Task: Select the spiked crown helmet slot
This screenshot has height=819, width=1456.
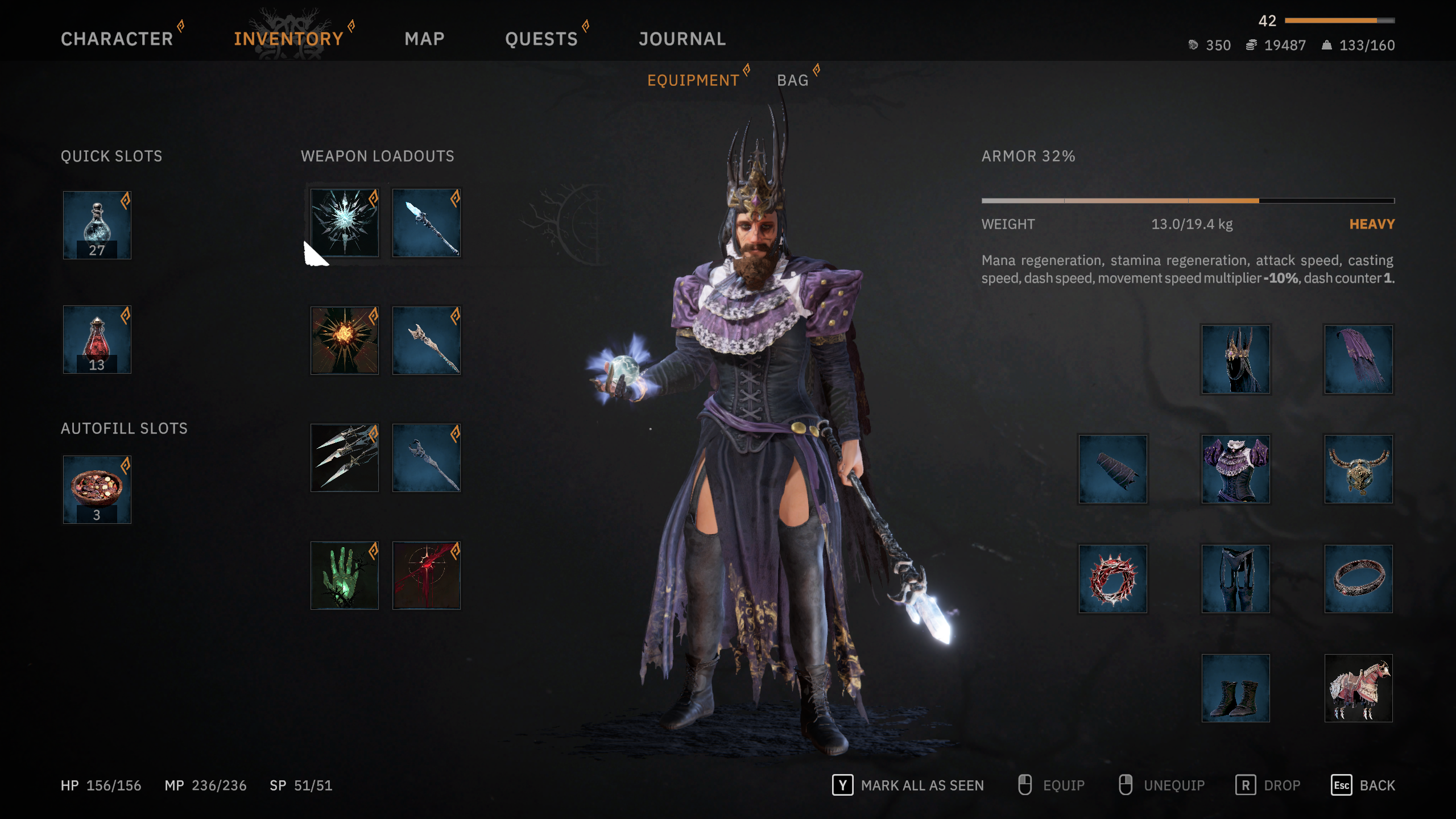Action: tap(1235, 359)
